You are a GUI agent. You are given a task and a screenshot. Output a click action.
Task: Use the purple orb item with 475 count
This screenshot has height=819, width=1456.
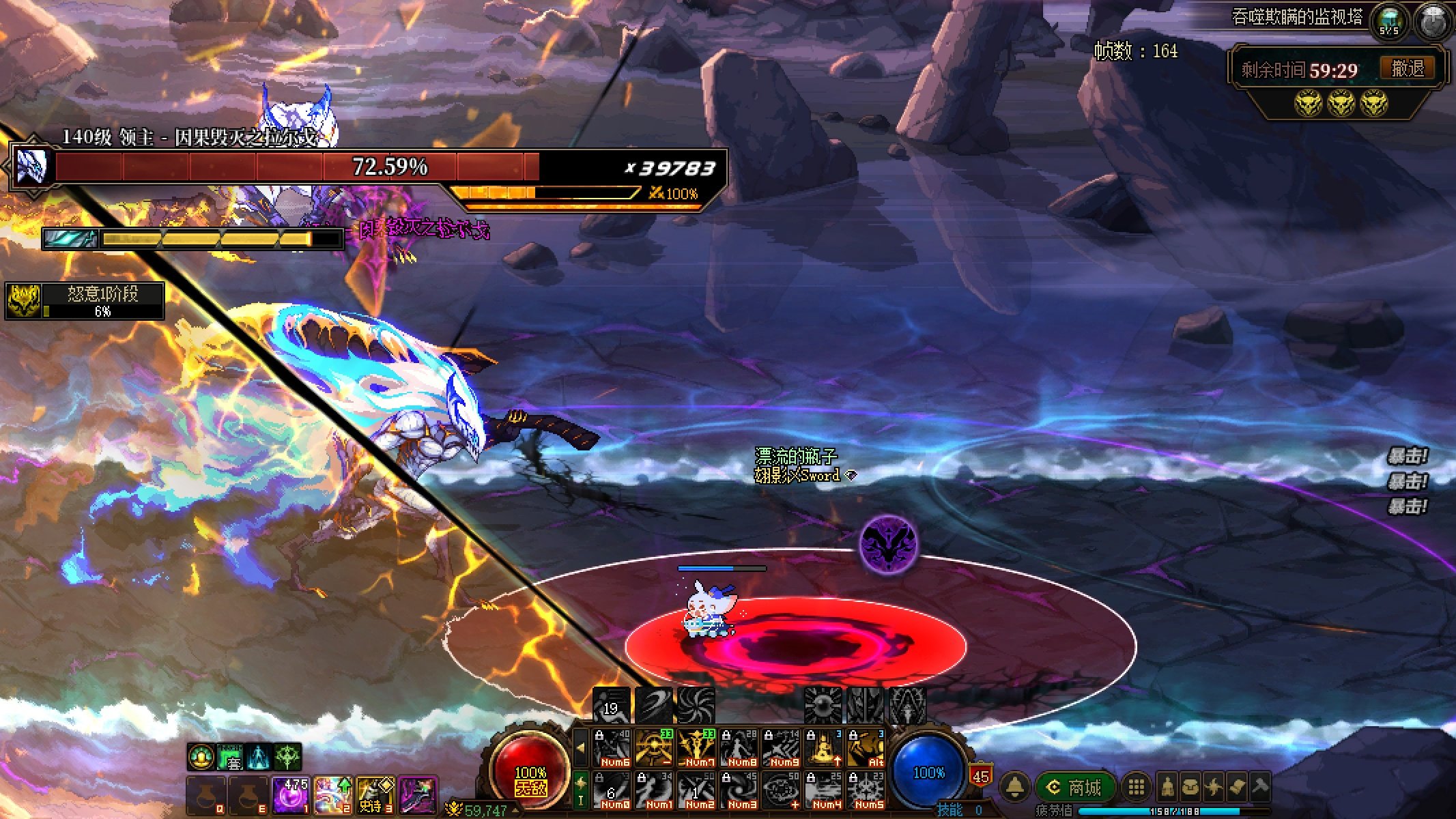point(291,796)
